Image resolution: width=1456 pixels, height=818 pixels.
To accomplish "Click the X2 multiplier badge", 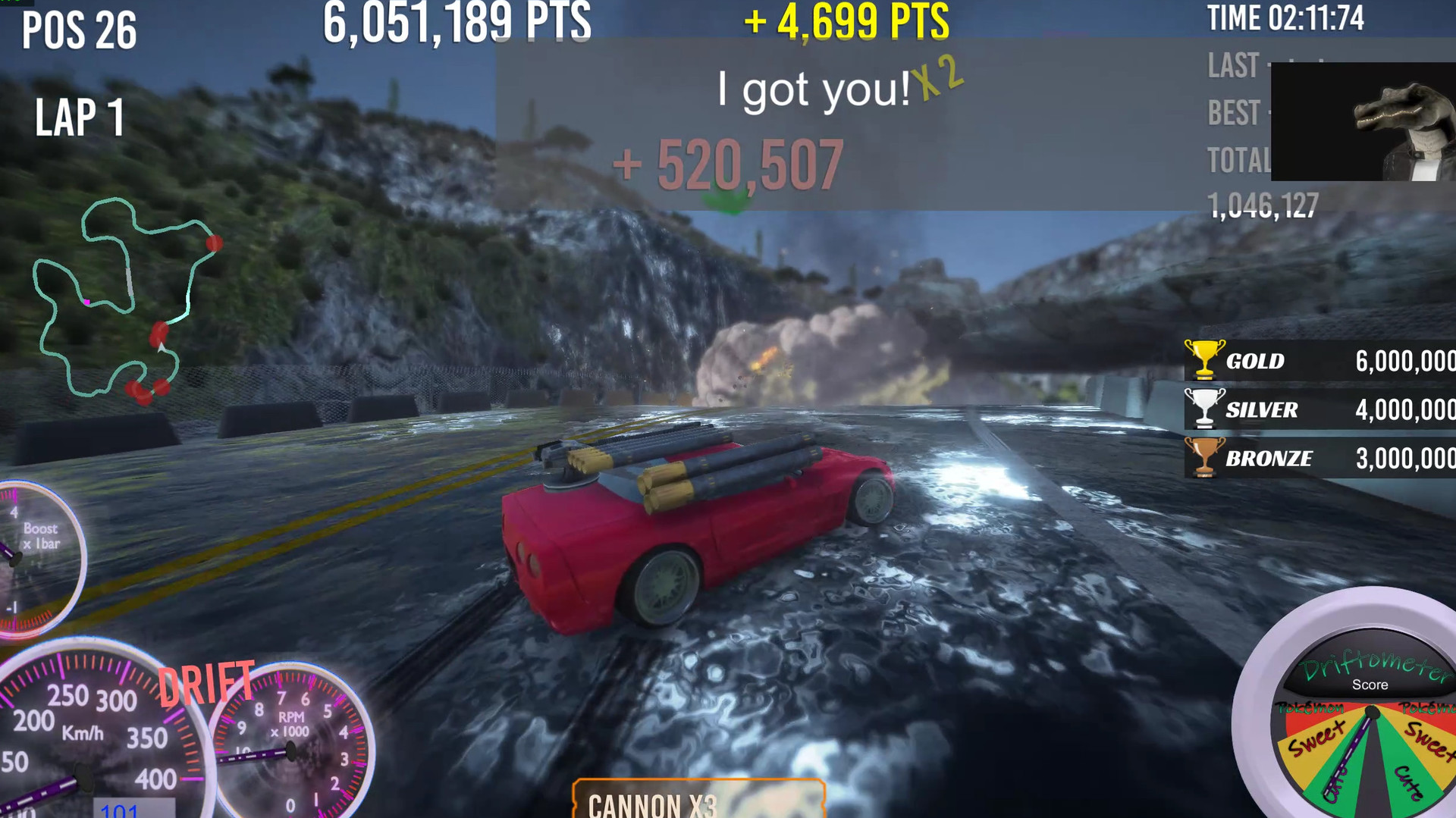I will tap(938, 80).
